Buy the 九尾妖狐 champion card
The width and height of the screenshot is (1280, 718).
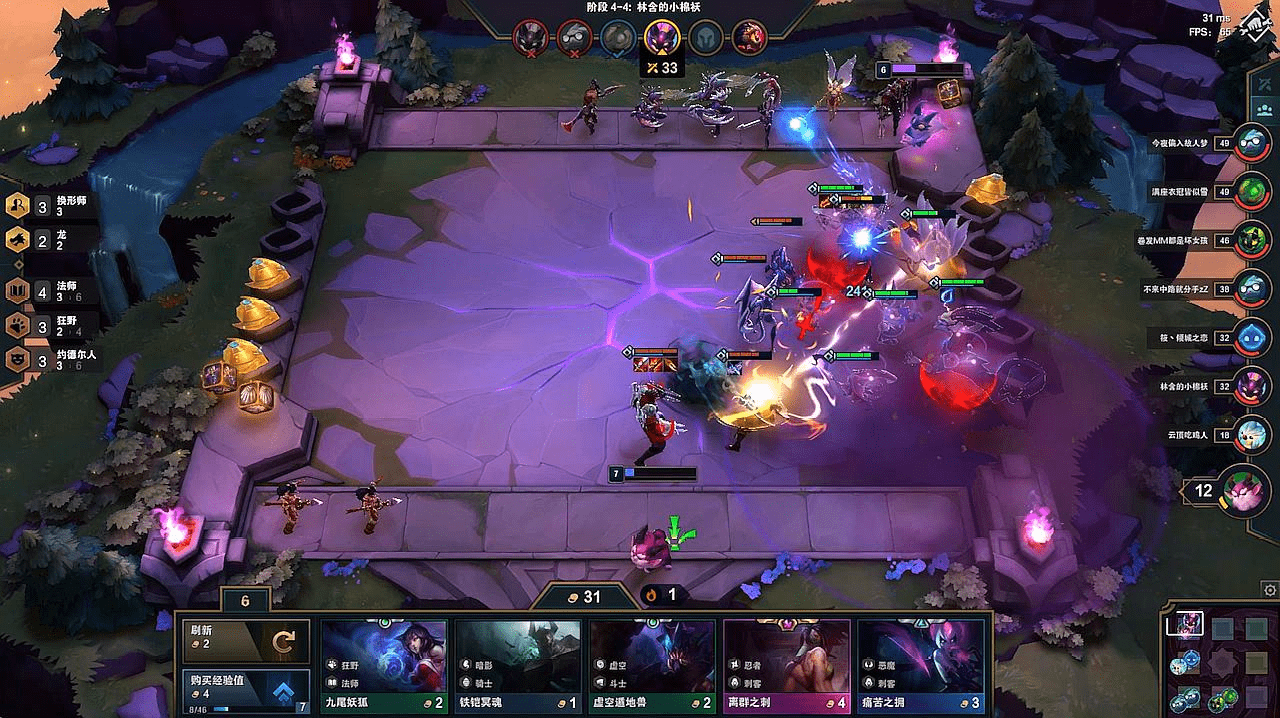pyautogui.click(x=384, y=665)
